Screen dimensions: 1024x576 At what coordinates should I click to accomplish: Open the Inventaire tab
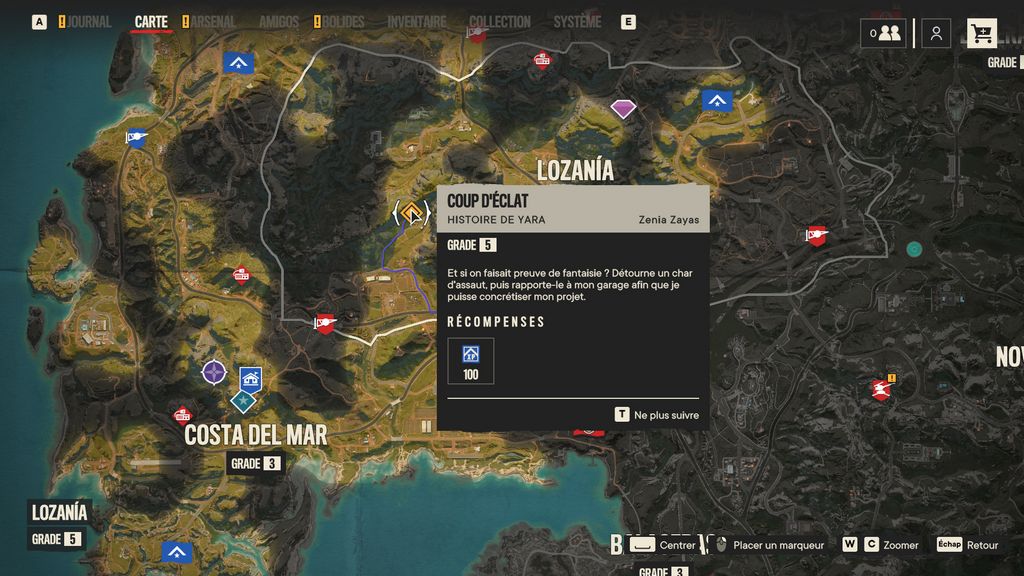[416, 22]
